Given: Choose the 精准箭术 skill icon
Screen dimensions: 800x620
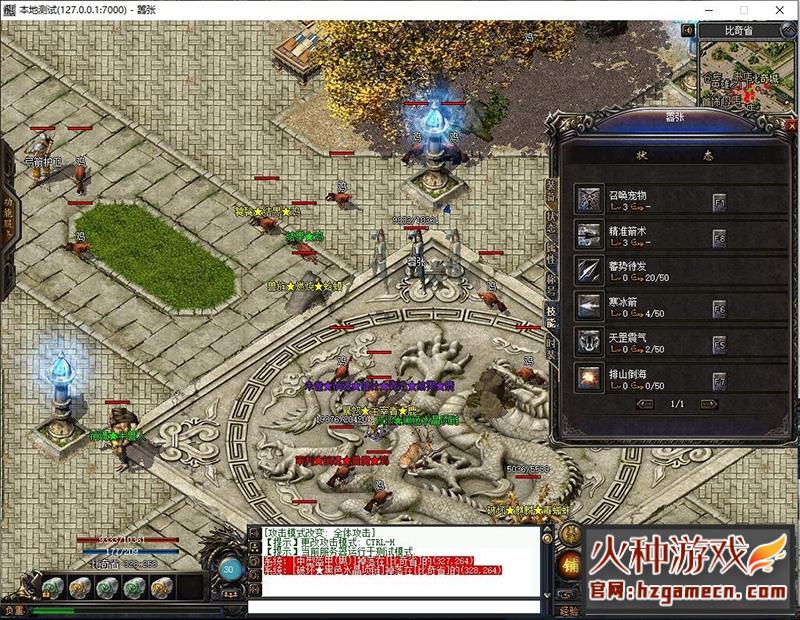Looking at the screenshot, I should click(x=589, y=234).
